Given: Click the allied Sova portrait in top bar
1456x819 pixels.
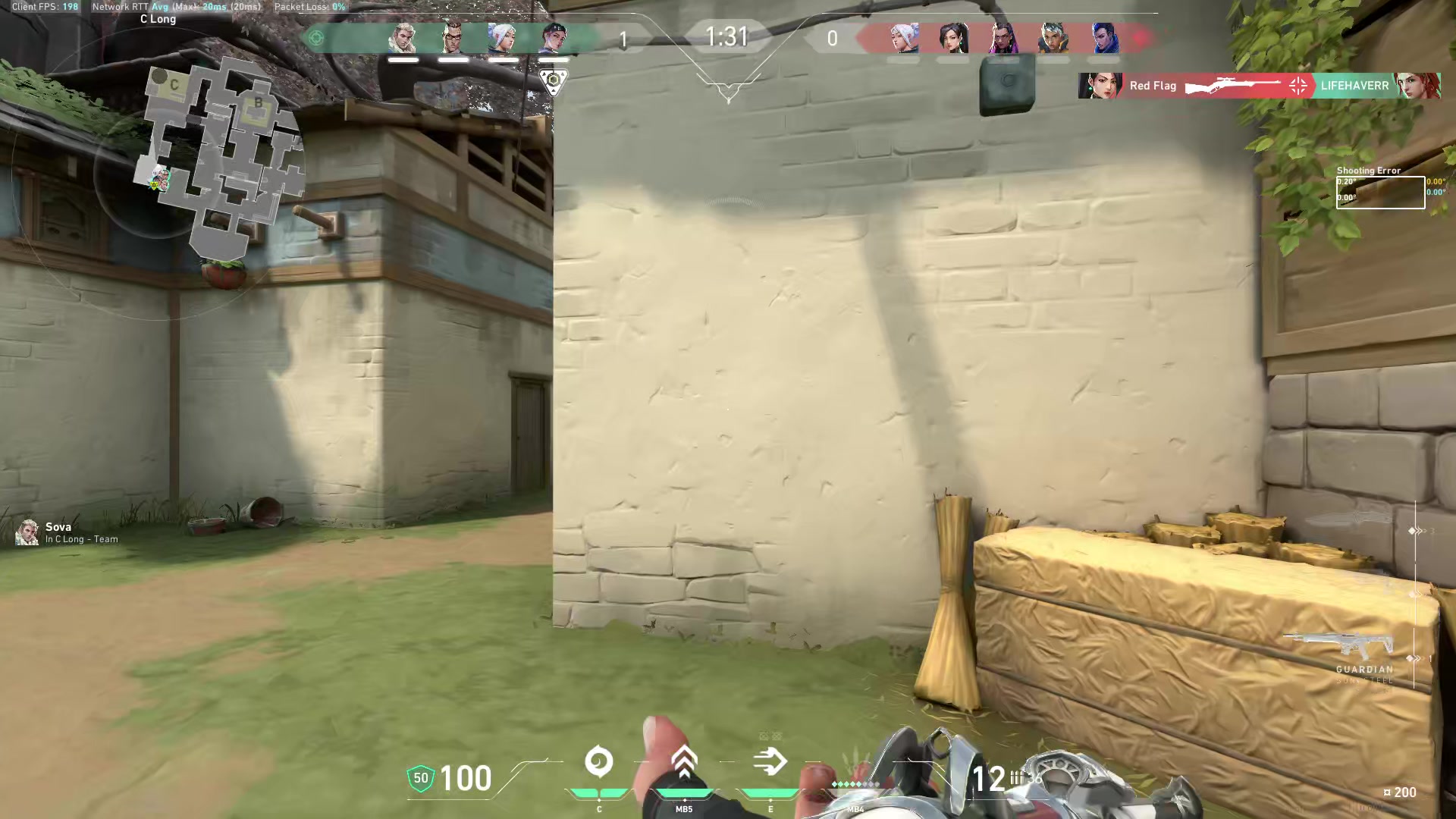Looking at the screenshot, I should coord(403,37).
